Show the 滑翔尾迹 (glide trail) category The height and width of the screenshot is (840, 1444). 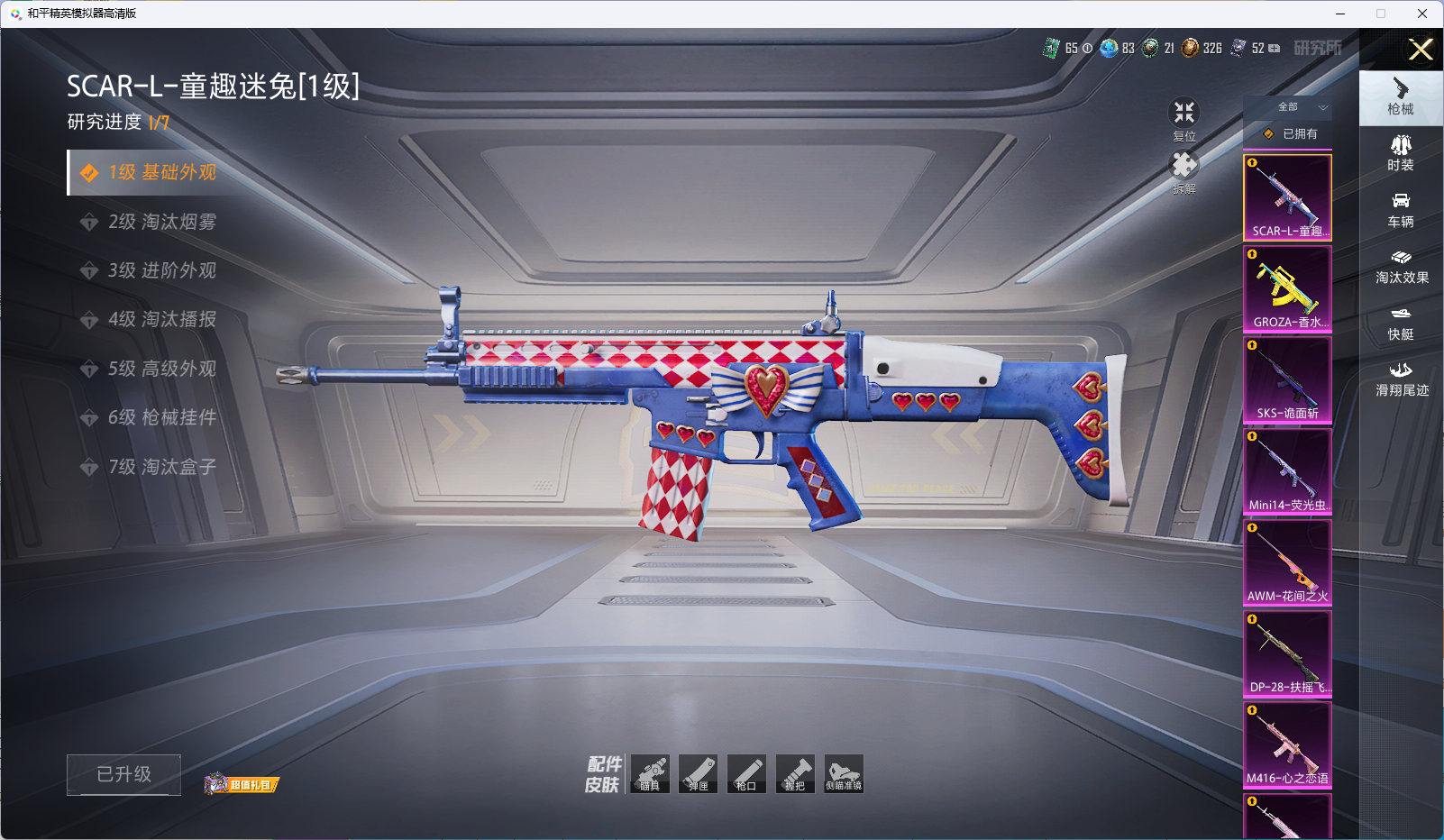pyautogui.click(x=1402, y=379)
